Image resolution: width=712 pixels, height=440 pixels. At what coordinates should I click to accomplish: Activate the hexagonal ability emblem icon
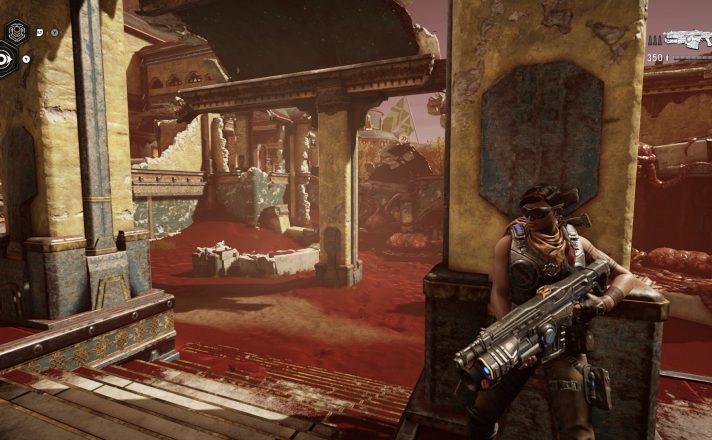tap(15, 32)
